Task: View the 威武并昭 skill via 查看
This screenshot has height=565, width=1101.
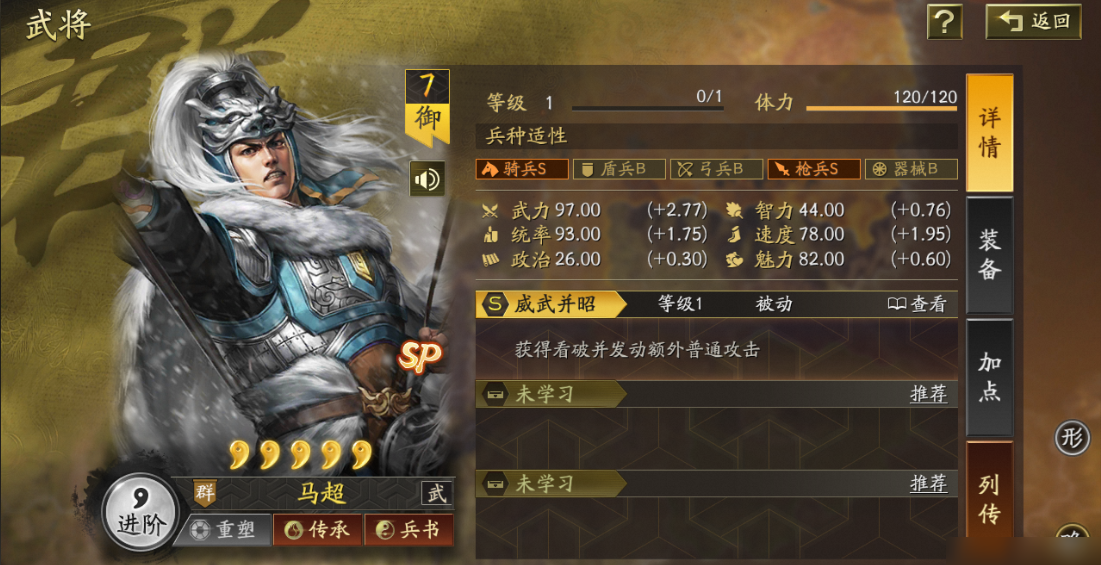Action: coord(917,304)
